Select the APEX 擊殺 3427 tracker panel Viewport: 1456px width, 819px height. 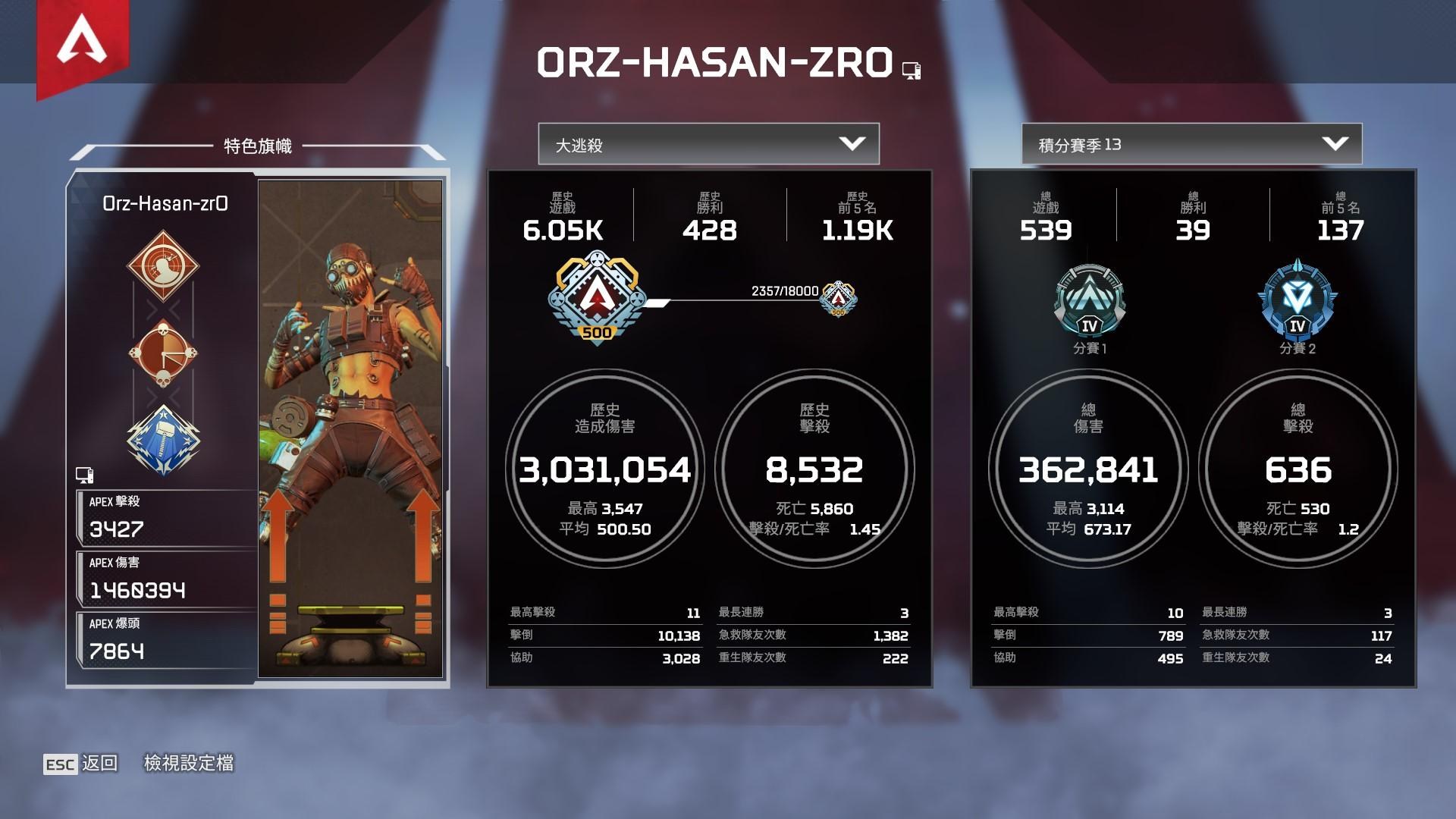(165, 518)
